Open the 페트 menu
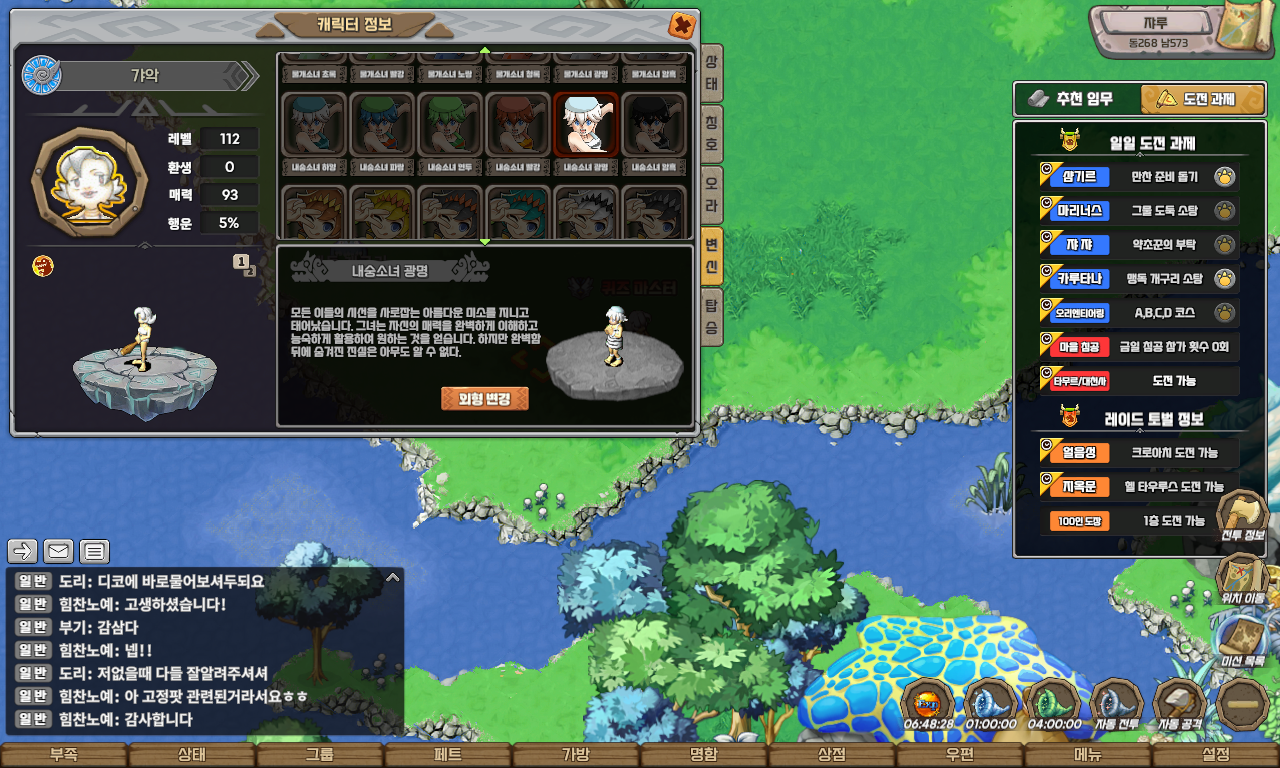1280x768 pixels. 447,755
